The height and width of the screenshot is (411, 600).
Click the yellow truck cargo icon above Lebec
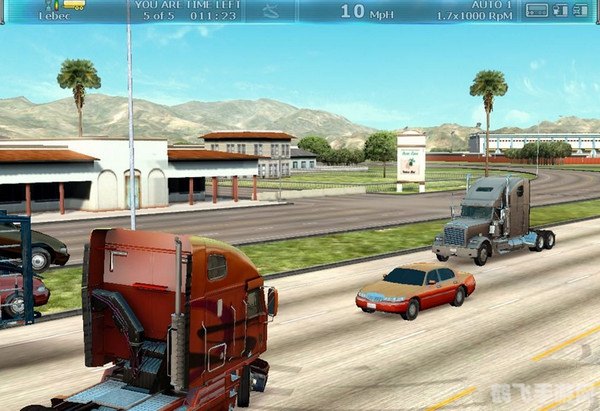(x=74, y=5)
